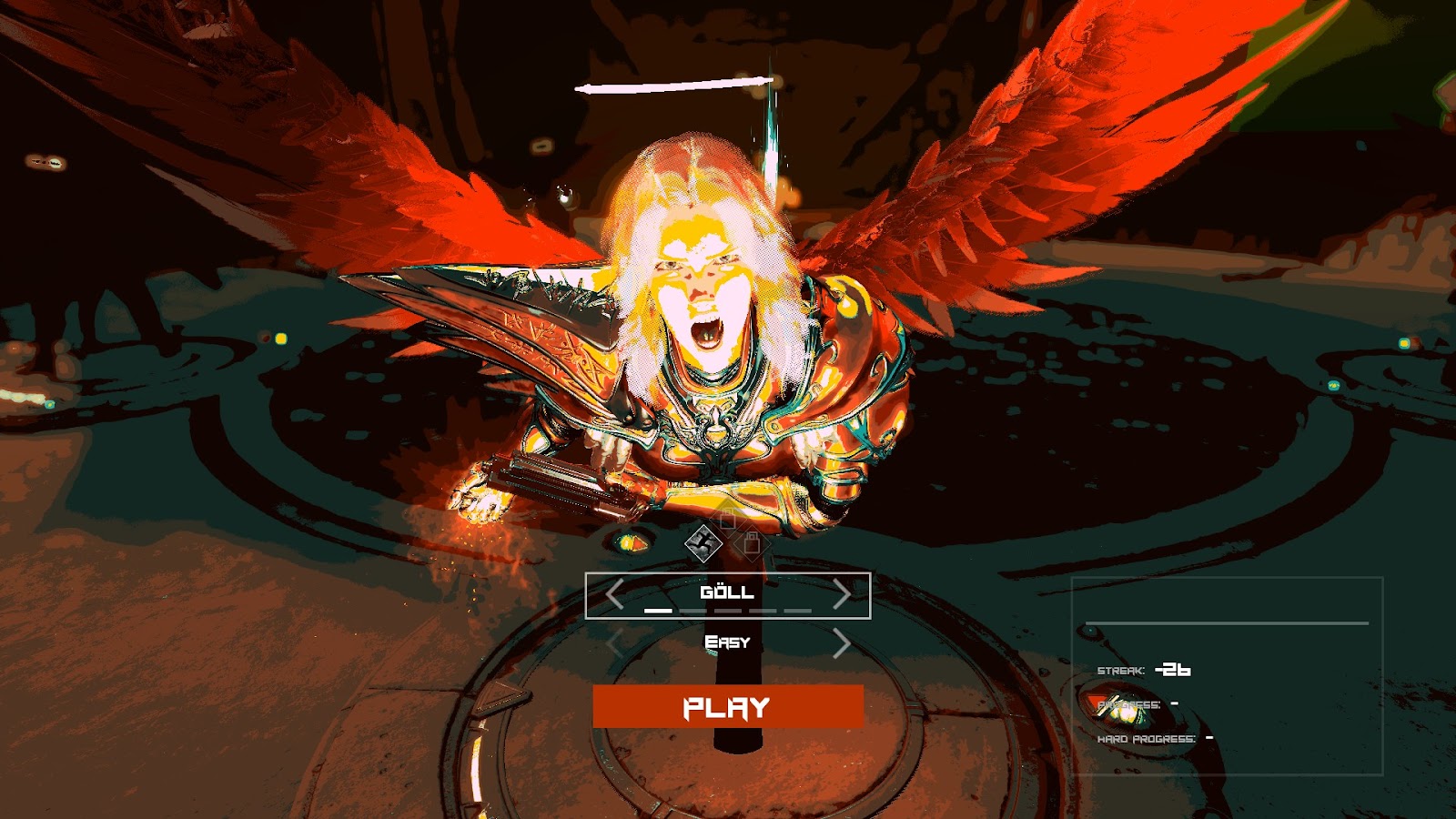Select the unlocked running figure diamond icon
The width and height of the screenshot is (1456, 819).
point(703,543)
